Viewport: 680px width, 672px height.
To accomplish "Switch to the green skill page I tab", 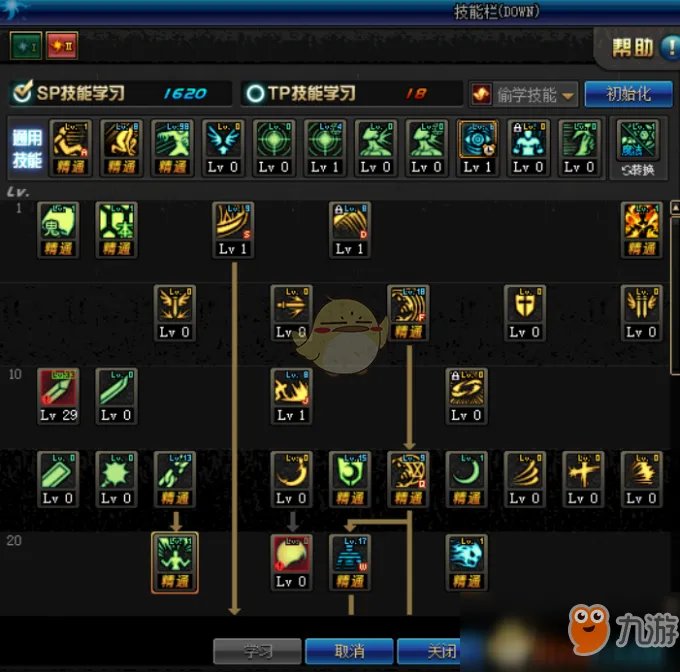I will (25, 45).
